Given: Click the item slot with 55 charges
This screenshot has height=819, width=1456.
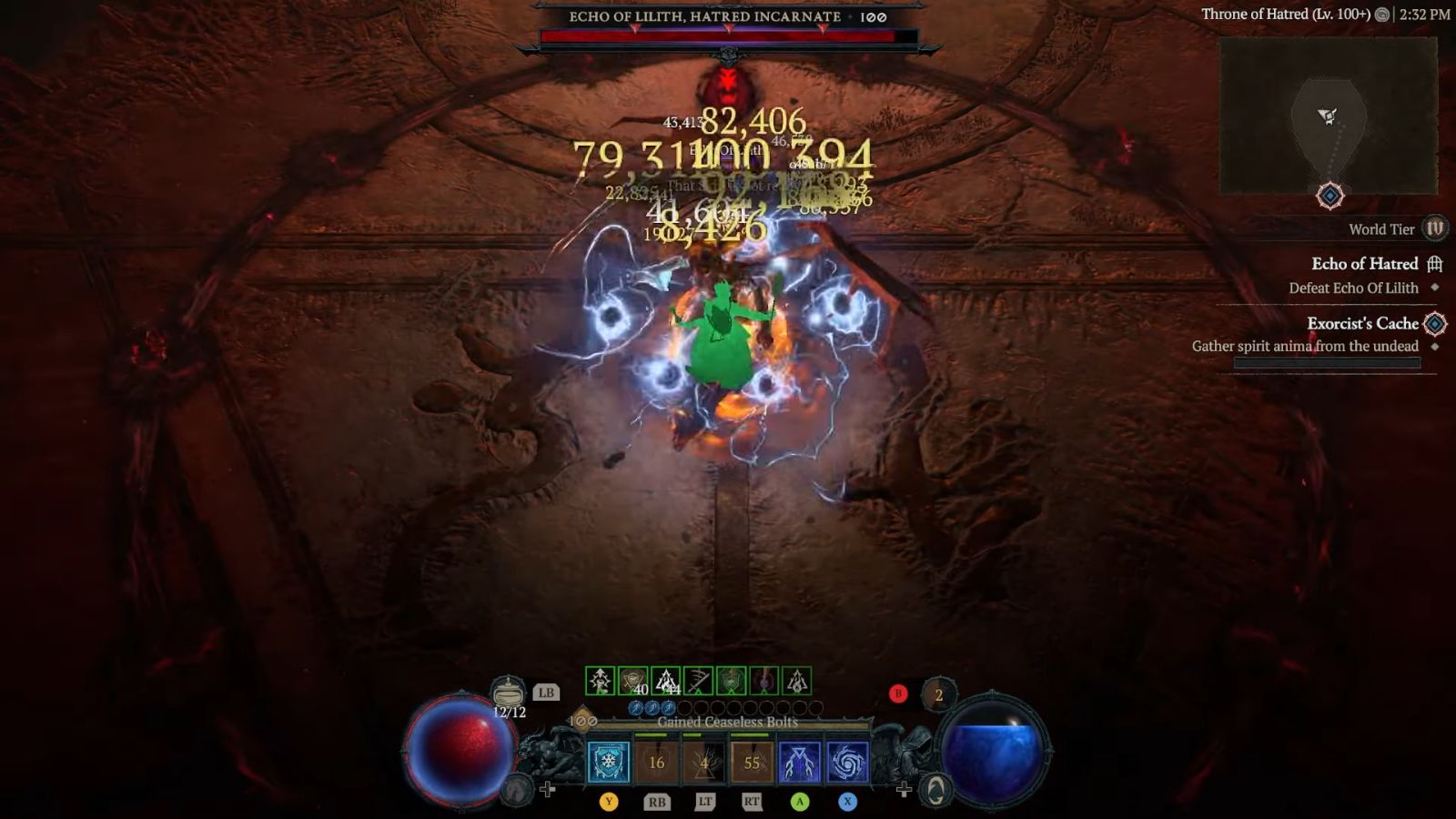Looking at the screenshot, I should [x=754, y=761].
